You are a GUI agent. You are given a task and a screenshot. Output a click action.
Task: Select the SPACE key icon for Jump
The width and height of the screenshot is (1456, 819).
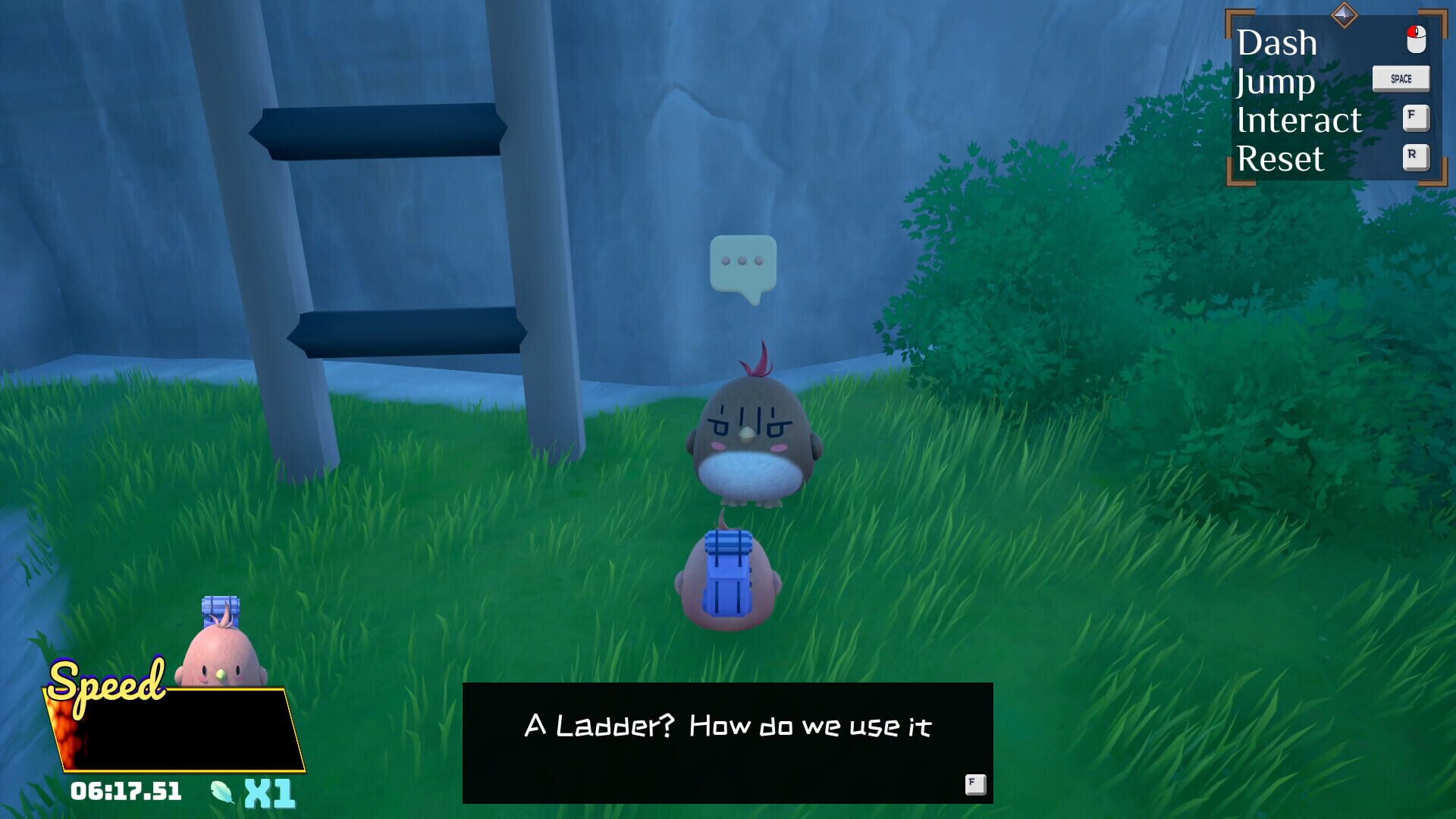click(x=1400, y=78)
